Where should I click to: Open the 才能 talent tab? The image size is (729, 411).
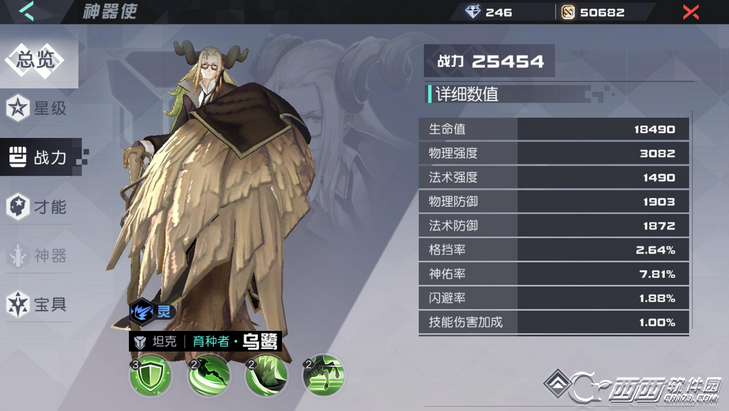pyautogui.click(x=38, y=207)
